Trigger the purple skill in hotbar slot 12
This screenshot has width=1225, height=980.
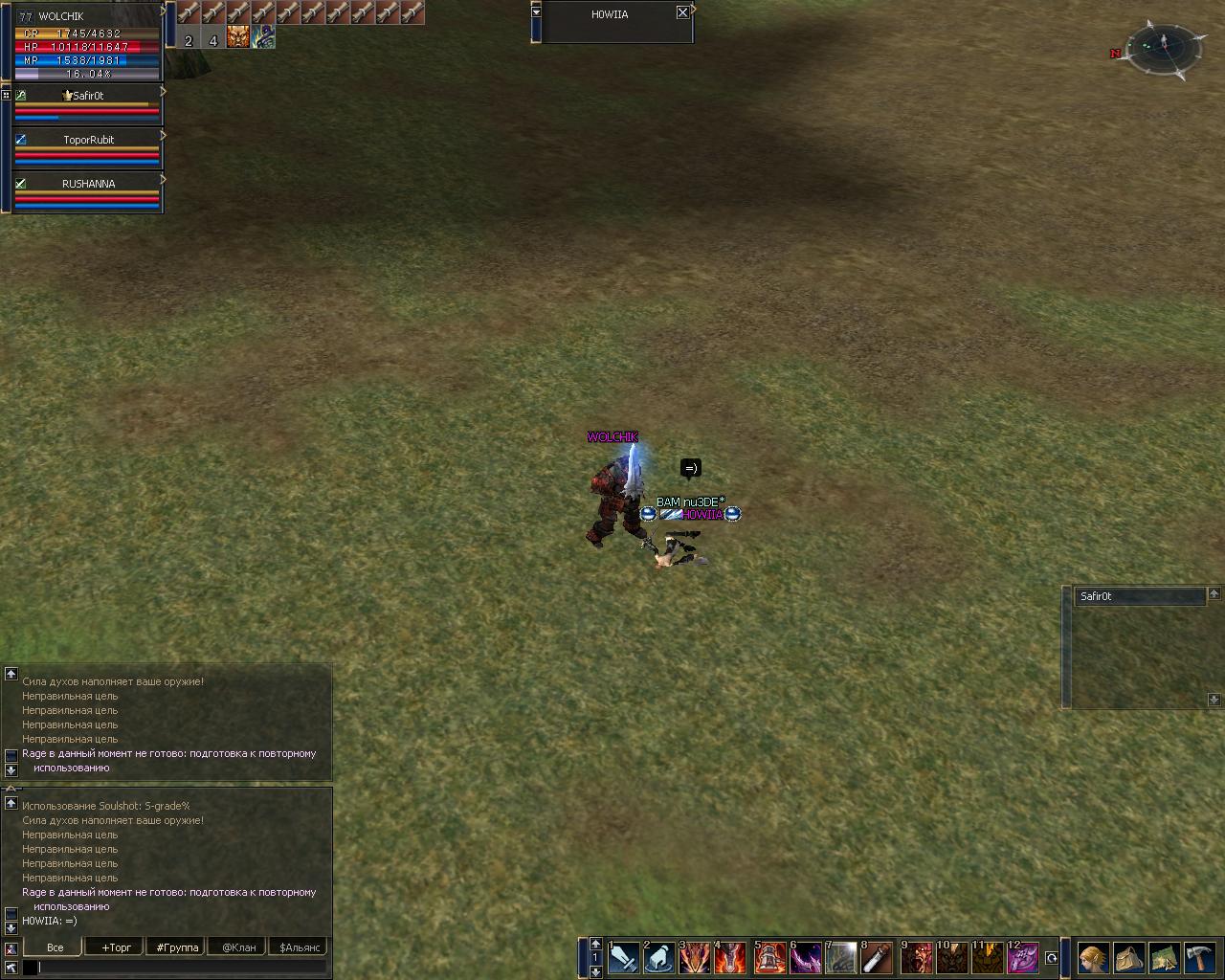[1023, 957]
